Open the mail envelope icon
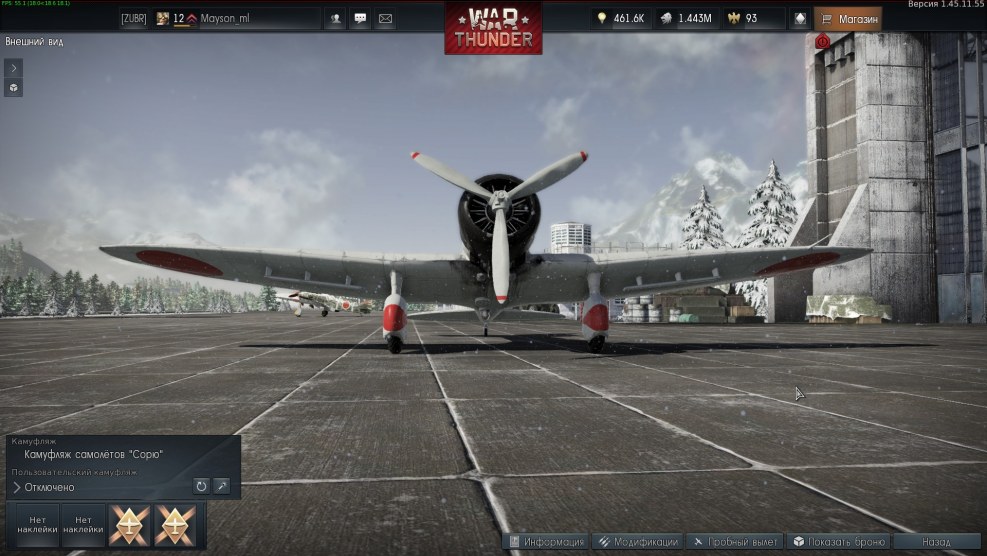The height and width of the screenshot is (556, 987). click(385, 18)
